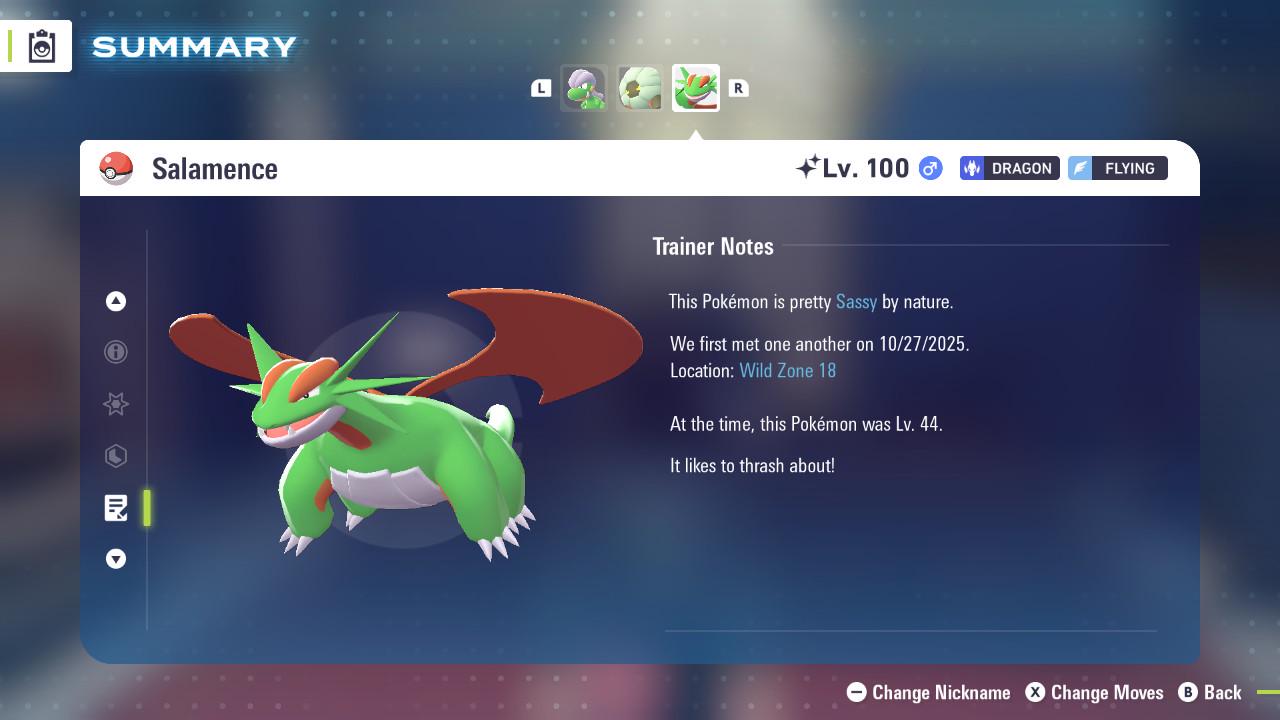This screenshot has height=720, width=1280.
Task: Select the star-shaped moves page icon
Action: [x=115, y=404]
